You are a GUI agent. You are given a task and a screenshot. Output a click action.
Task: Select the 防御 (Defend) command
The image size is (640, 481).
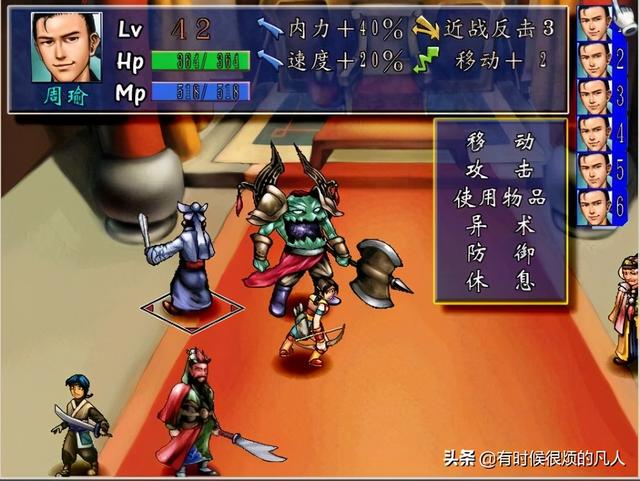point(500,254)
